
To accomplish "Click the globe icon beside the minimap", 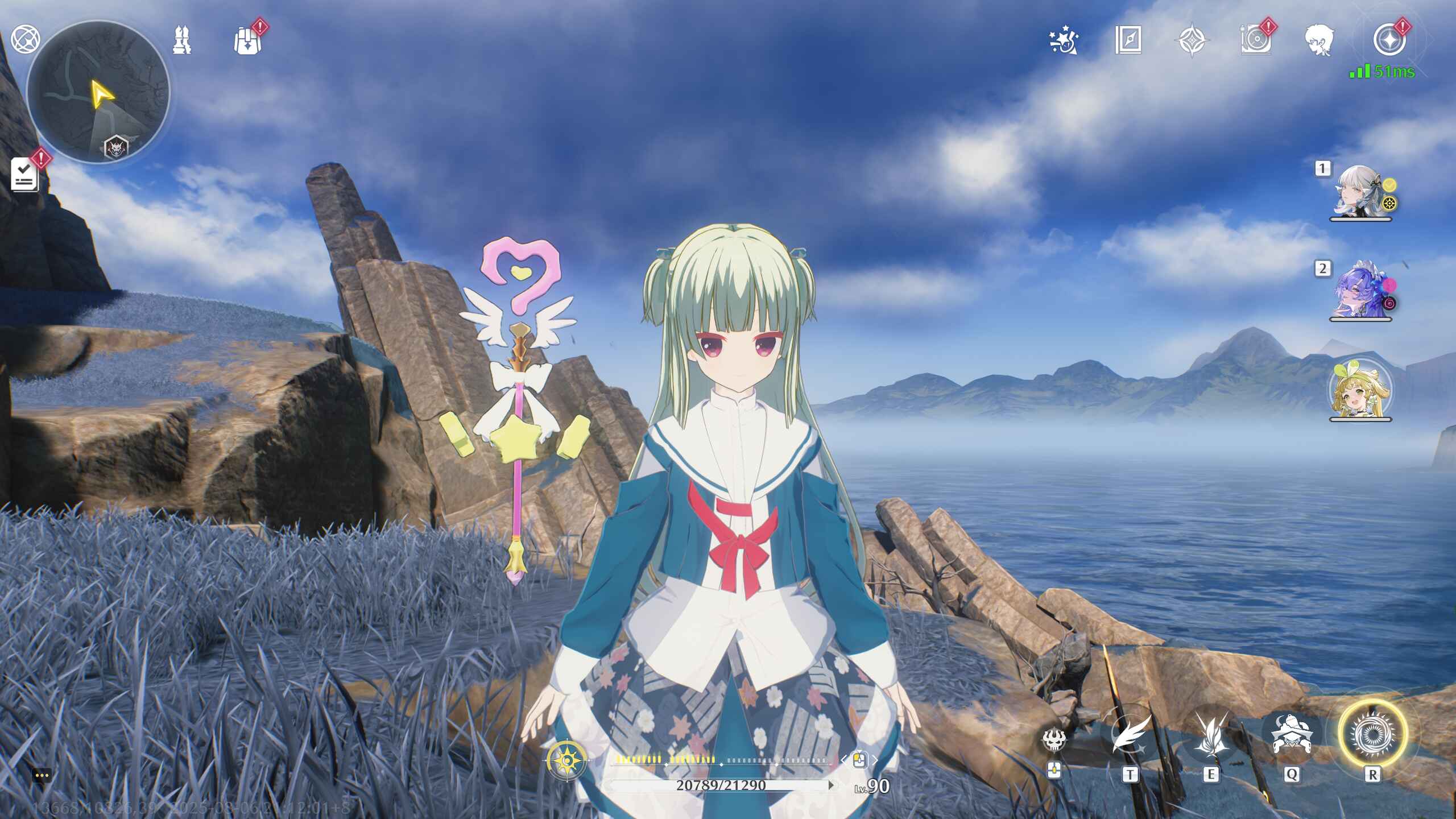I will click(x=26, y=39).
